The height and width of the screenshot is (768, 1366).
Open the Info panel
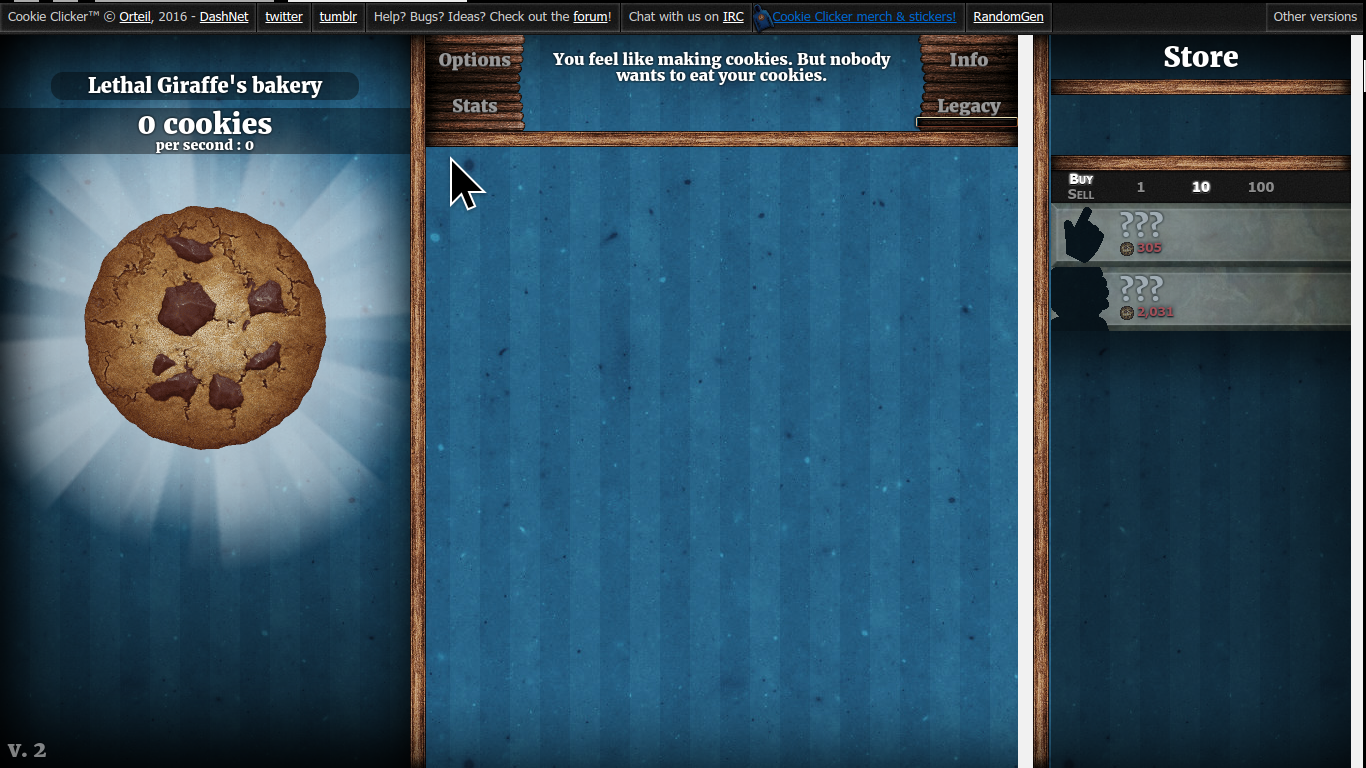click(x=967, y=60)
